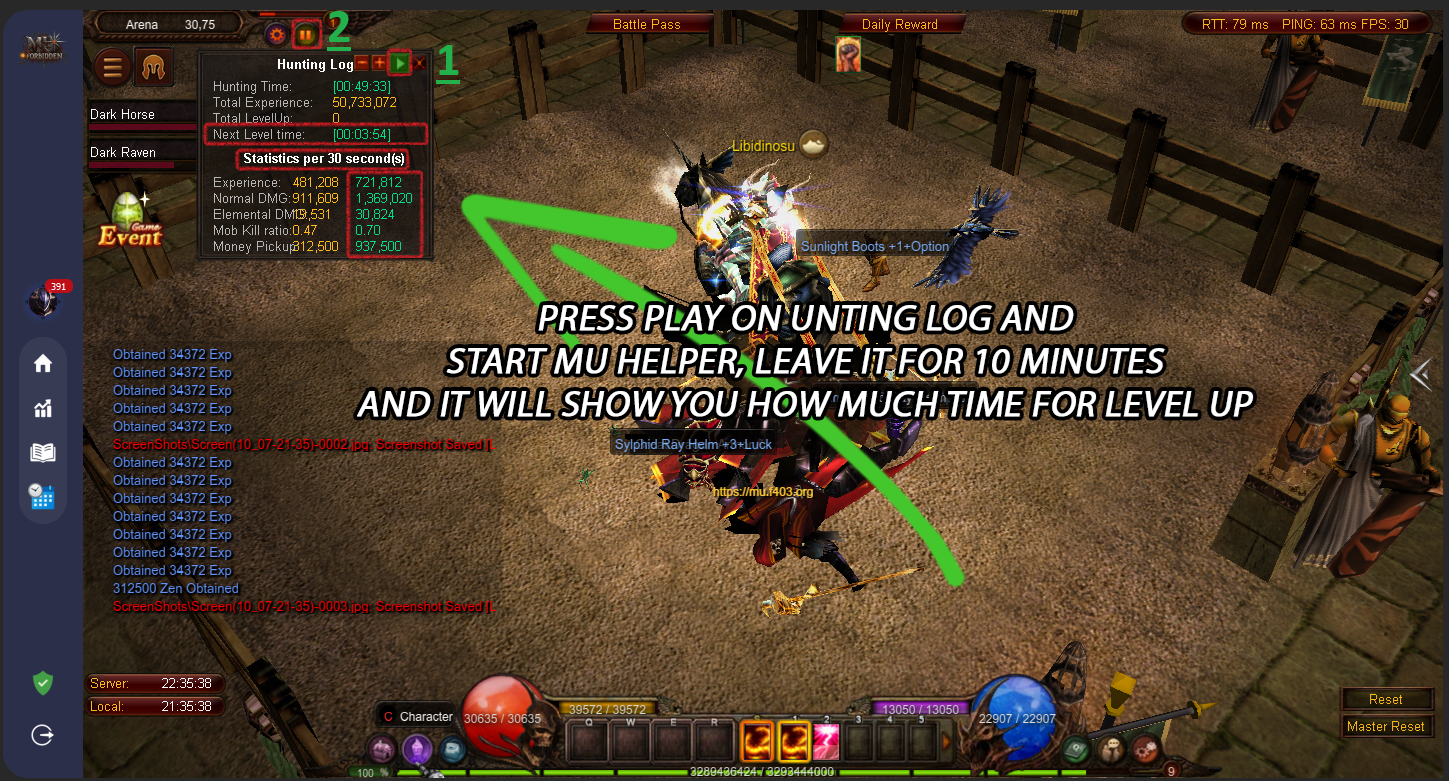Image resolution: width=1449 pixels, height=781 pixels.
Task: Click the Hunting Log plus button
Action: pyautogui.click(x=380, y=64)
